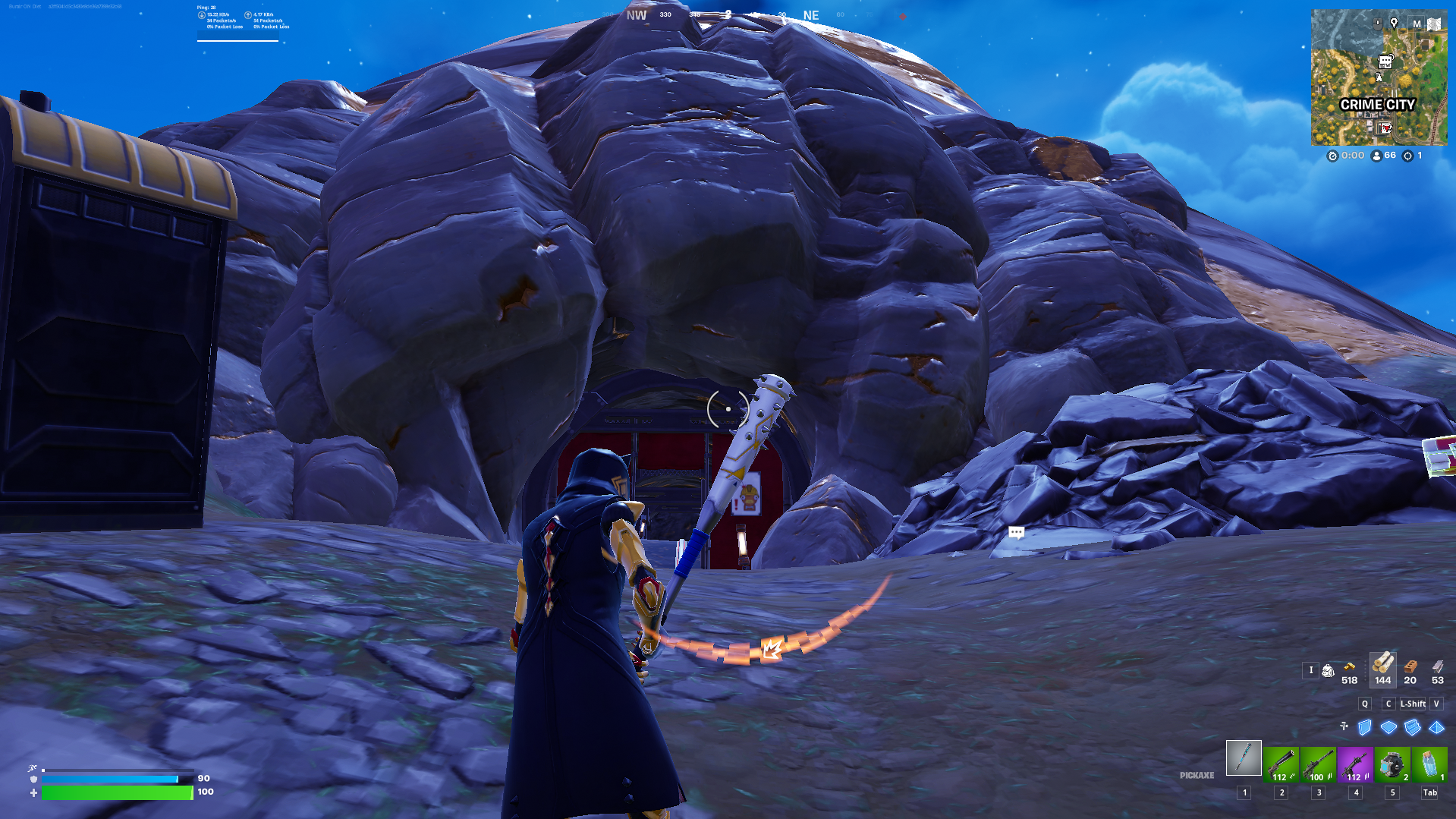The height and width of the screenshot is (819, 1456).
Task: Choose the gadget item with count 2
Action: pos(1392,764)
